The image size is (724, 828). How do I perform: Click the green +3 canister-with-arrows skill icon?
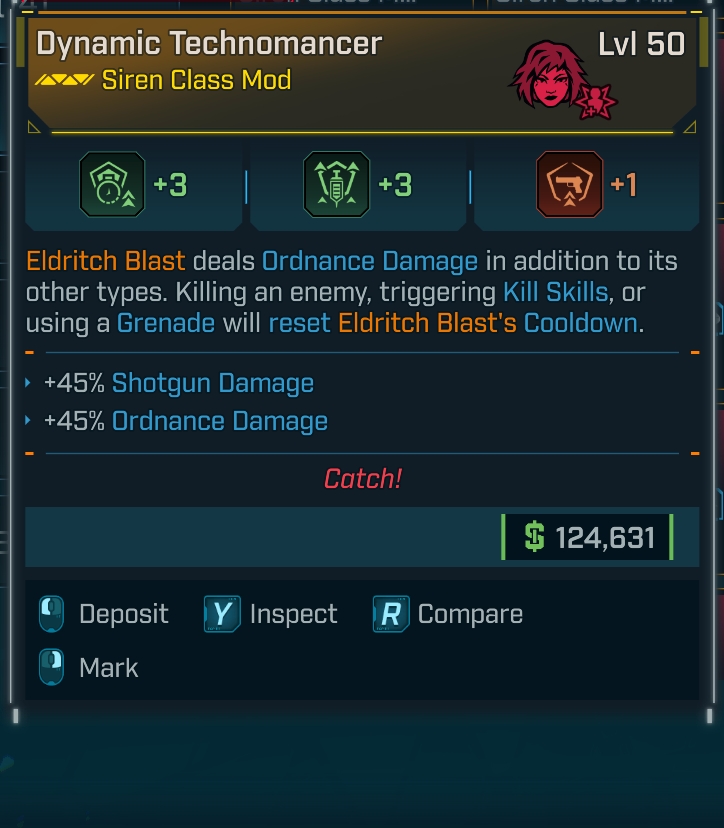pos(336,185)
